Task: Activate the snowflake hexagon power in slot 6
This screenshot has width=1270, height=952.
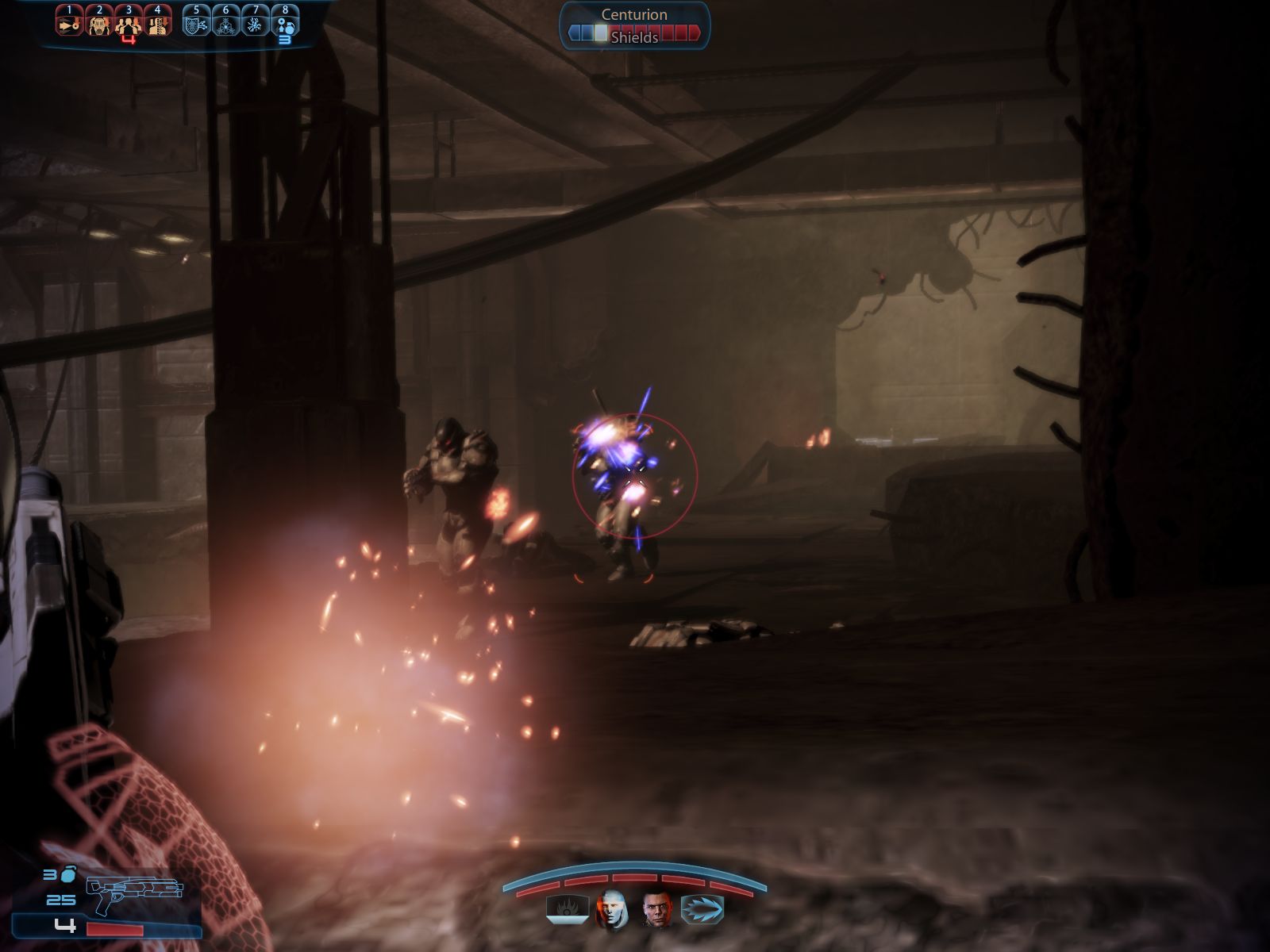Action: 226,22
